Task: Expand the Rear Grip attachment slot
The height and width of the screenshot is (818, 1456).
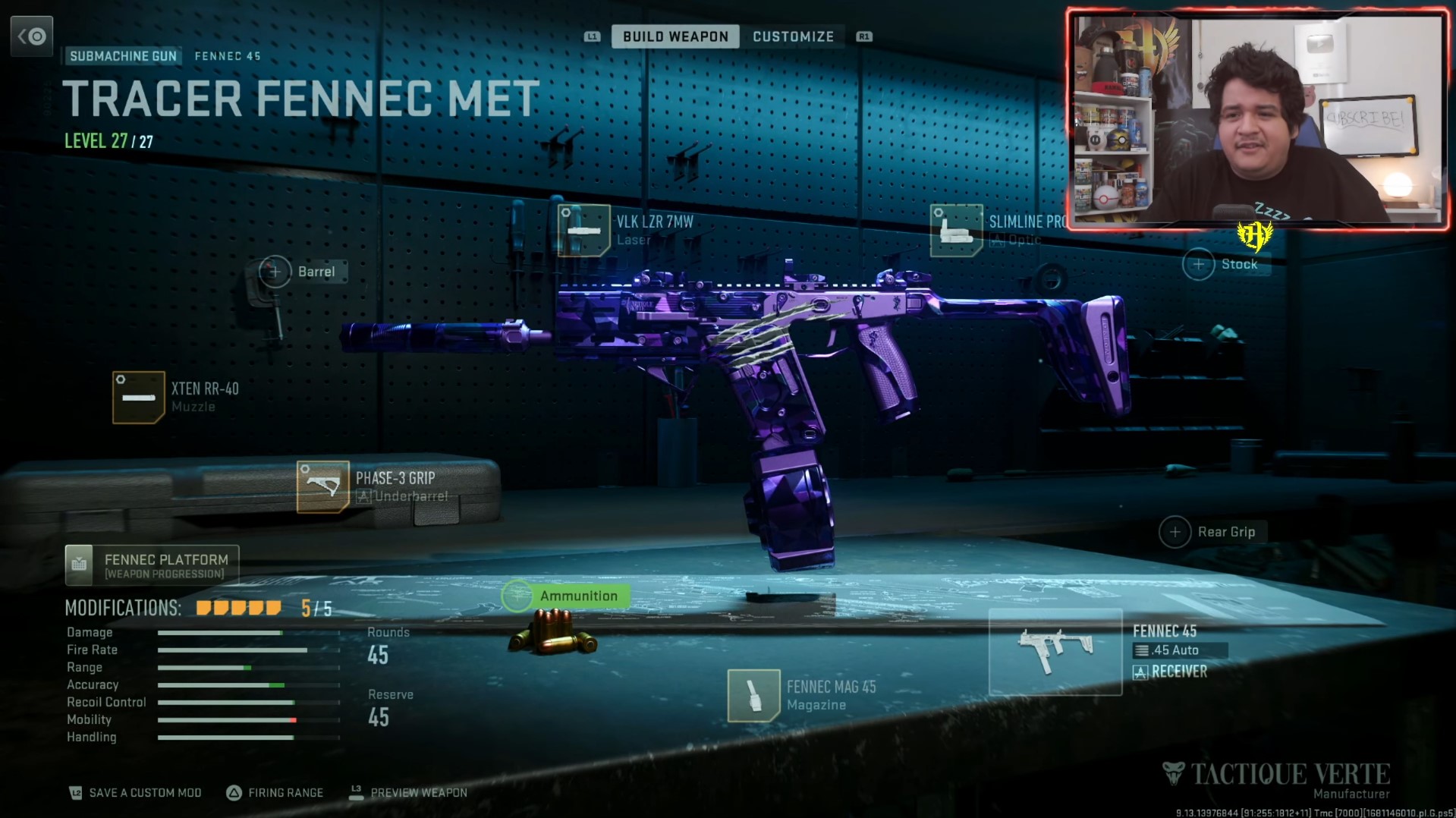Action: click(1175, 532)
